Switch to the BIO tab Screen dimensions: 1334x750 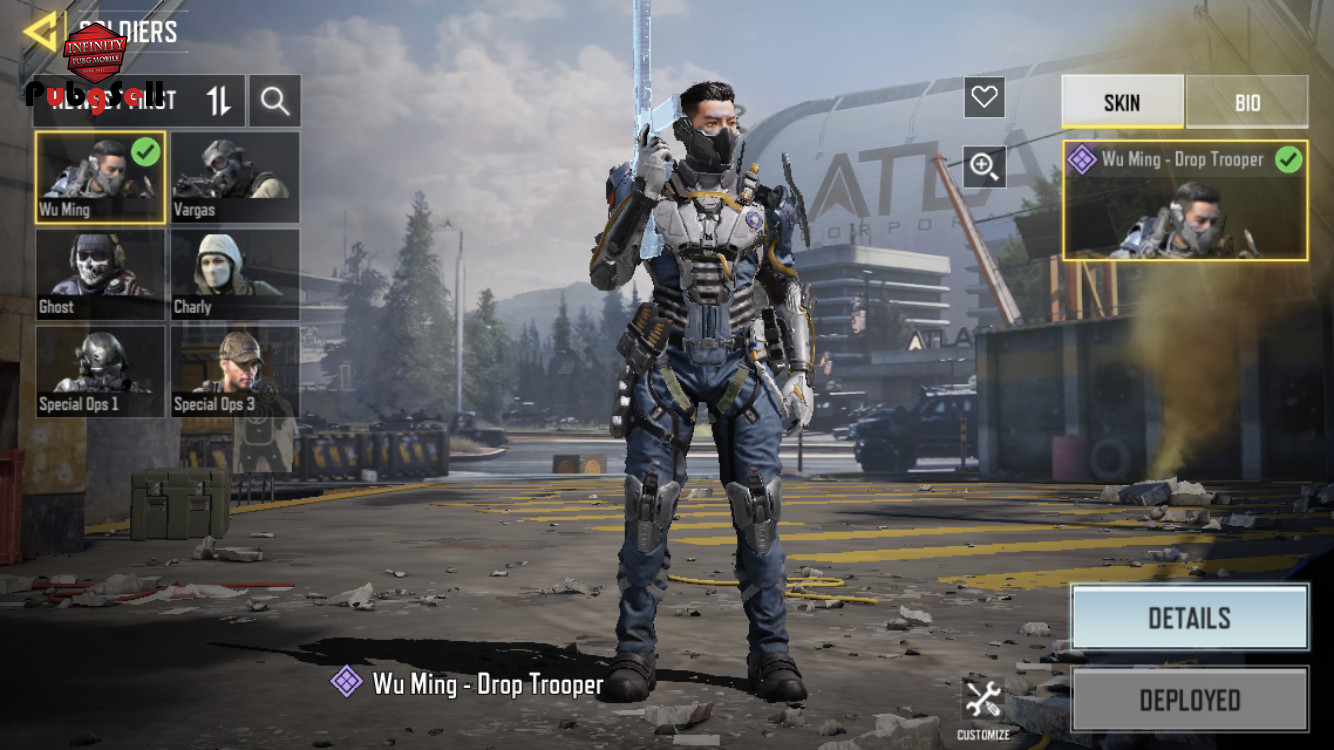click(x=1247, y=102)
